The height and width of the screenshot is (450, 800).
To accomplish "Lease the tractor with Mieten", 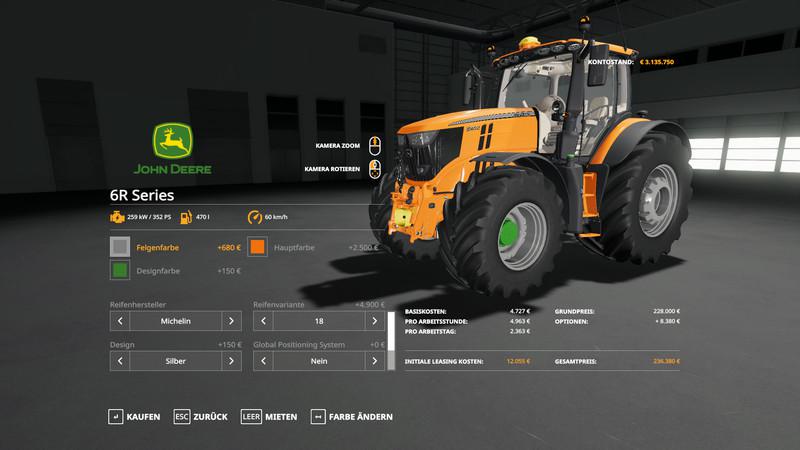I will (269, 416).
